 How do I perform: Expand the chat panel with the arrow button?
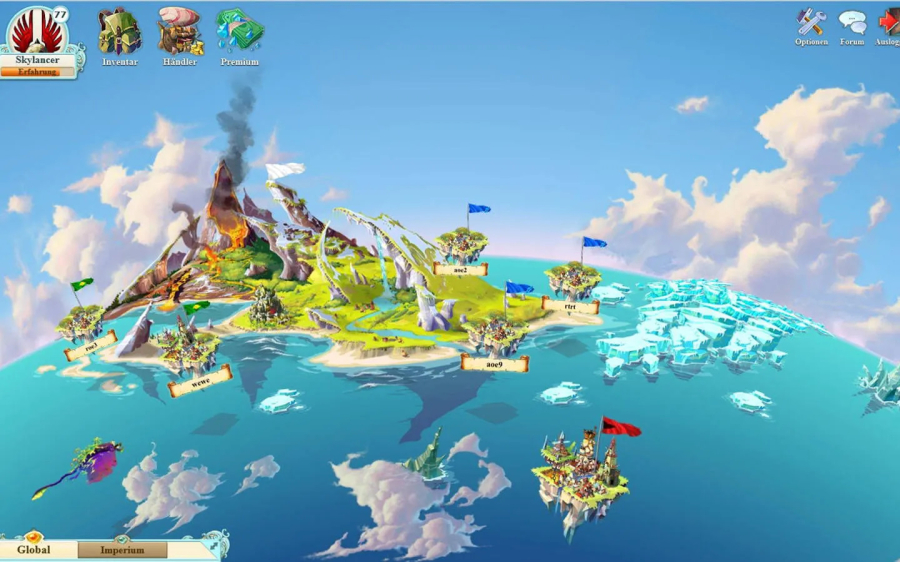(214, 545)
